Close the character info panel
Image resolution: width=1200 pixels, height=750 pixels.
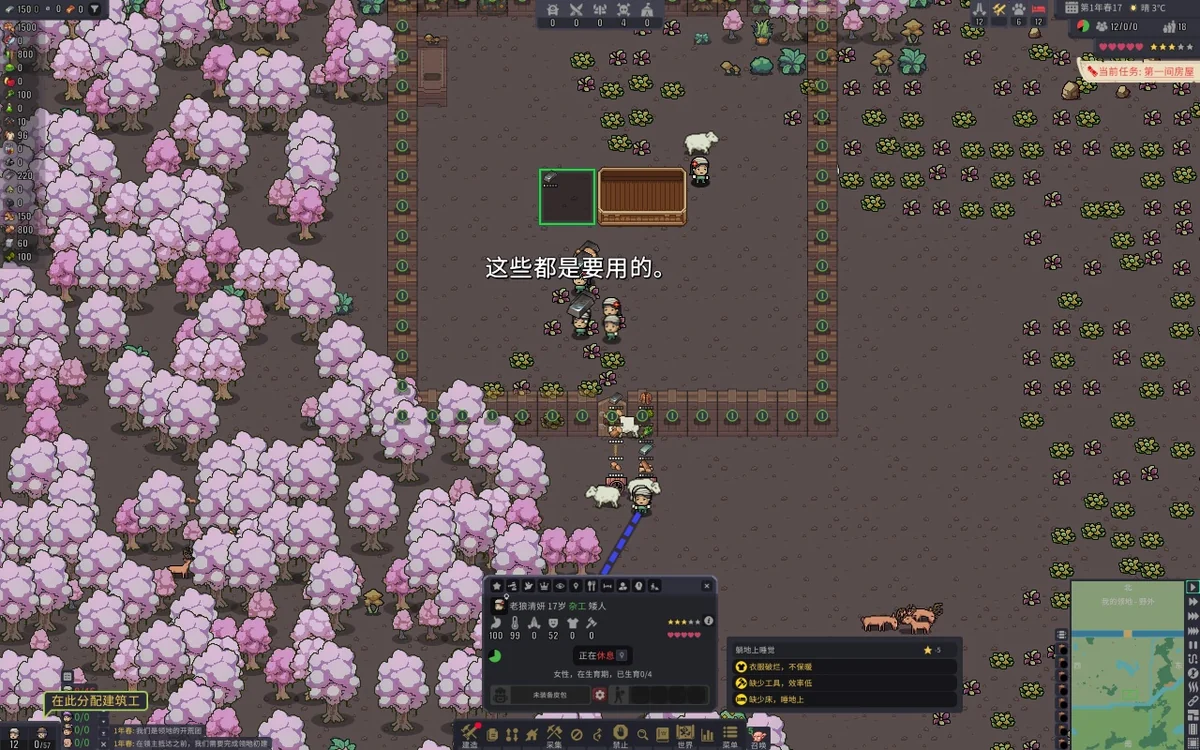(x=707, y=586)
